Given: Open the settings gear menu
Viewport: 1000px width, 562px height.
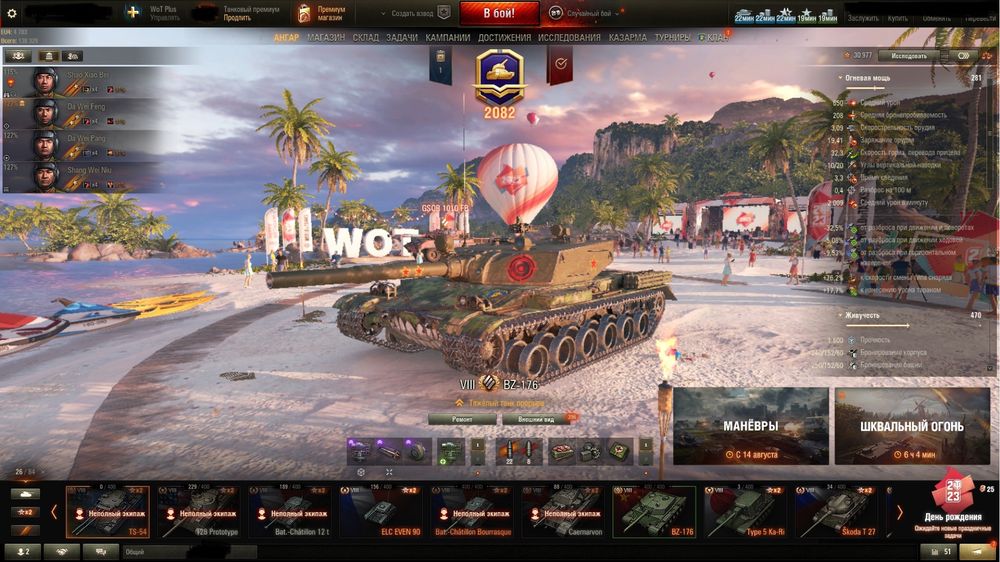Looking at the screenshot, I should [12, 14].
